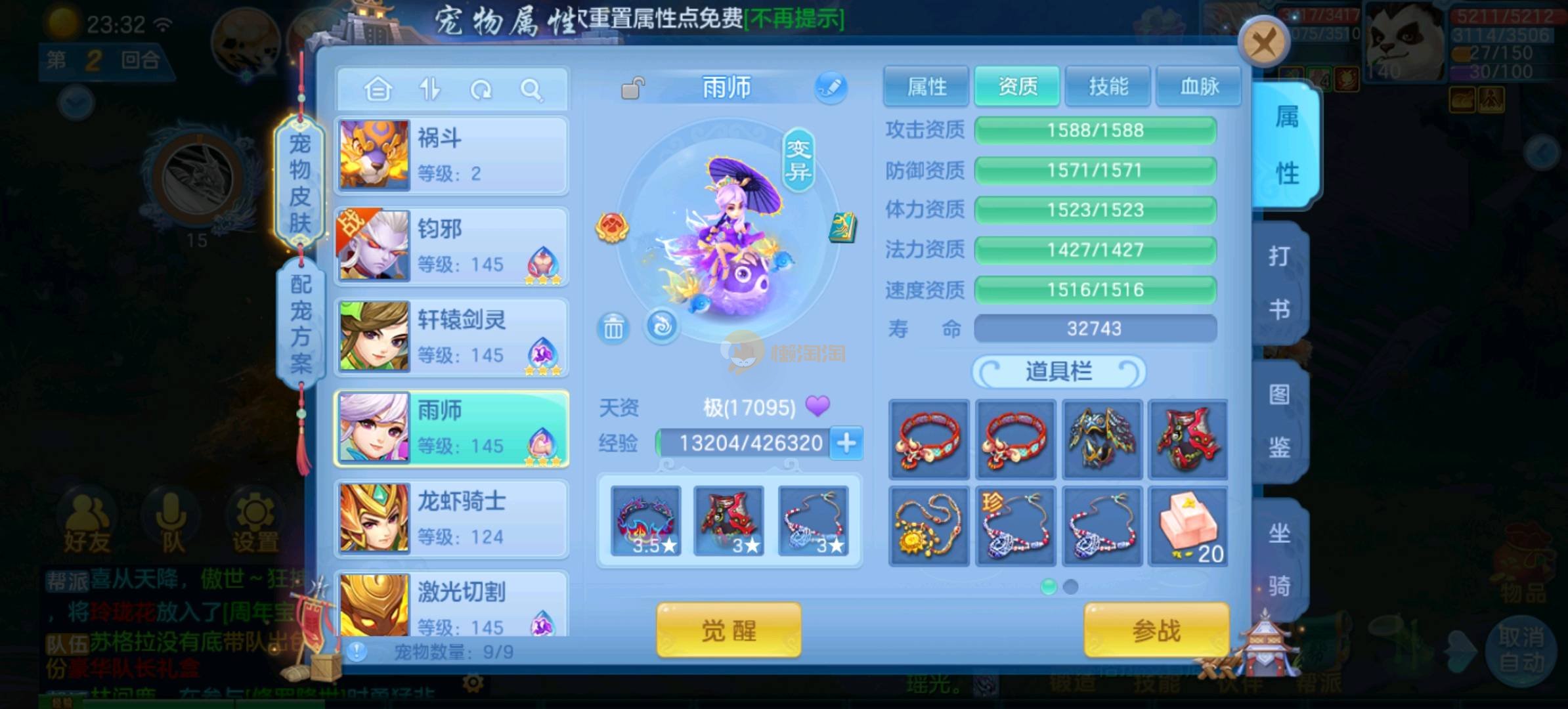Pick 龙虾骑士 from the pet list

[x=451, y=519]
